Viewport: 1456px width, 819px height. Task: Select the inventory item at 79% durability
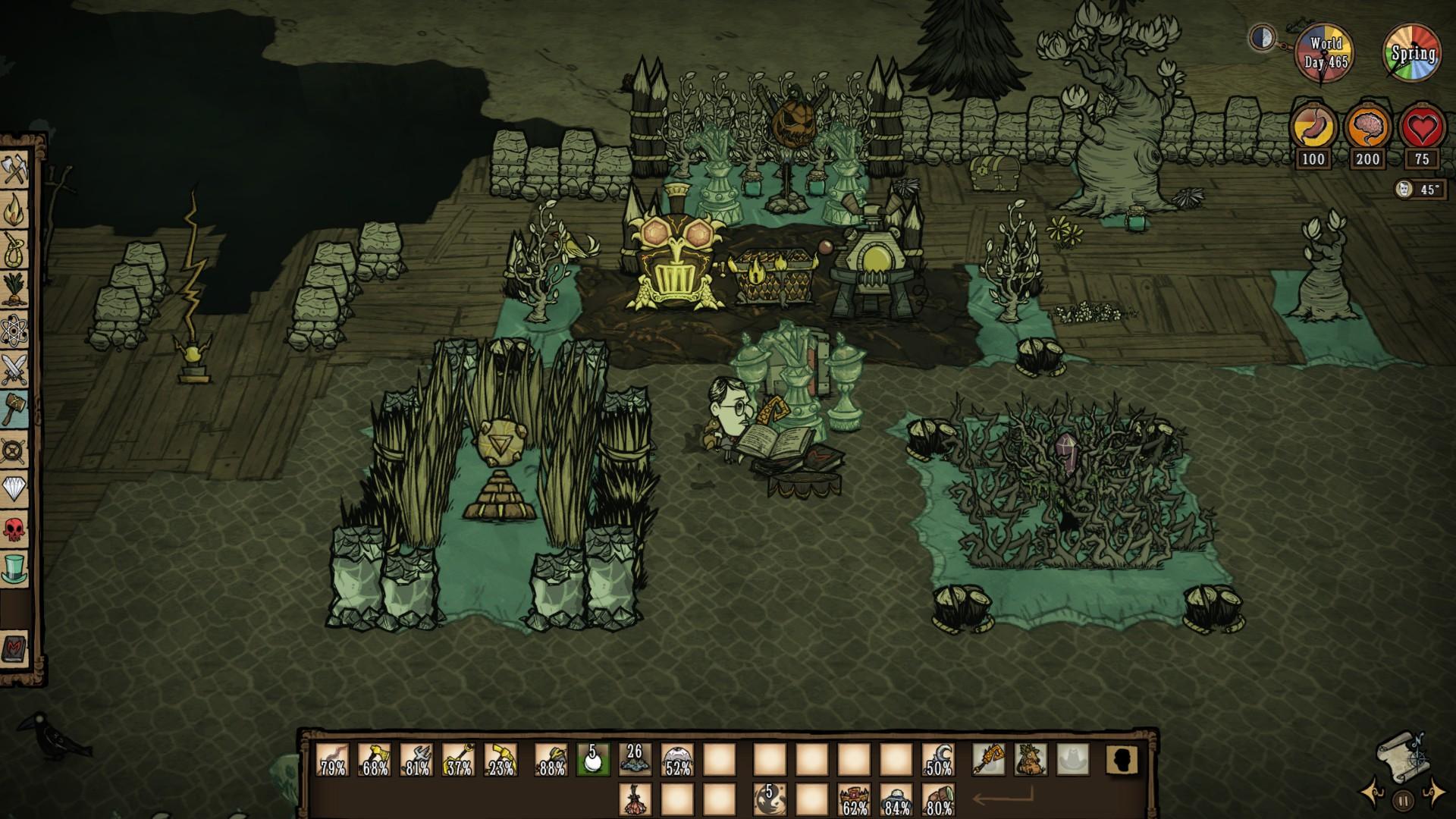point(333,760)
